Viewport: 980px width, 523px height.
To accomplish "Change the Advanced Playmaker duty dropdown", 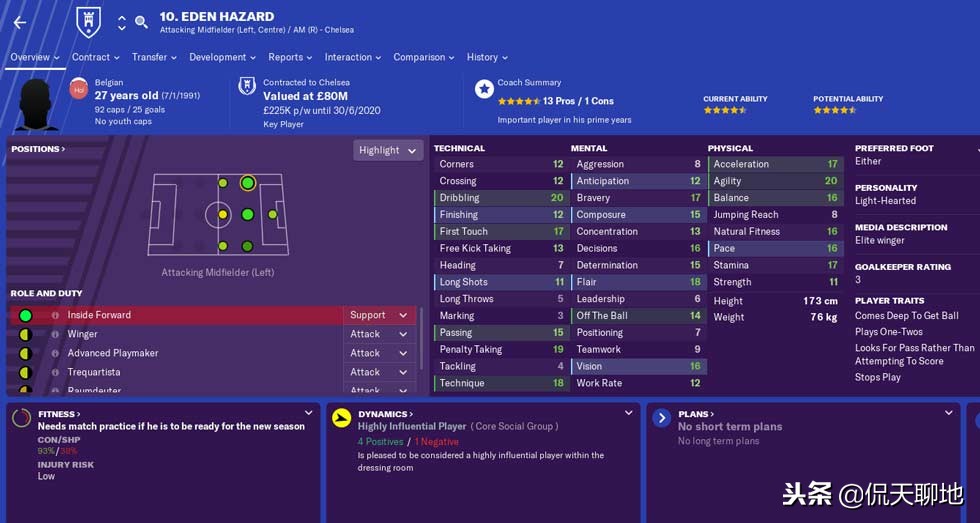I will [x=379, y=353].
